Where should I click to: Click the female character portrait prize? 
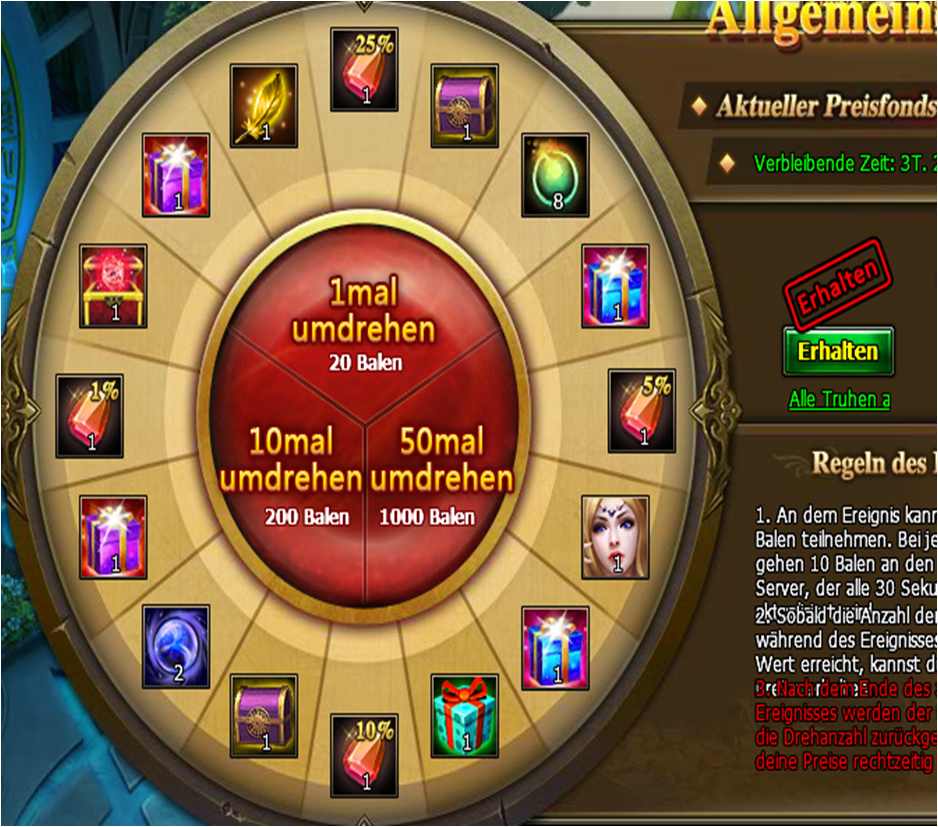[x=615, y=536]
